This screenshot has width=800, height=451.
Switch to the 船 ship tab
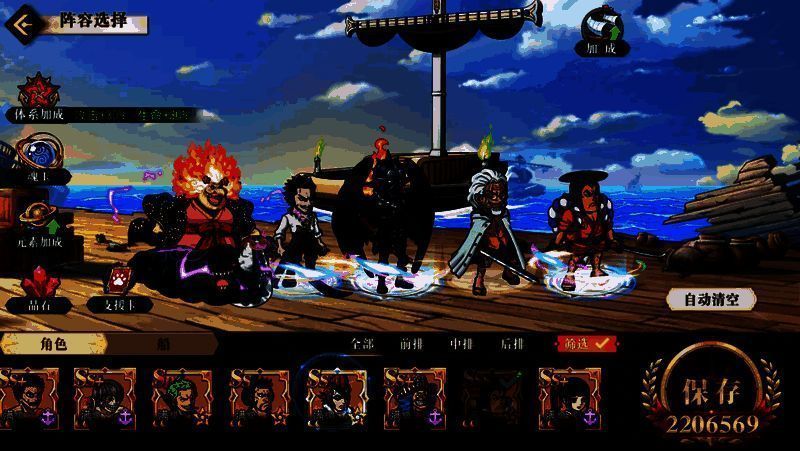(162, 343)
